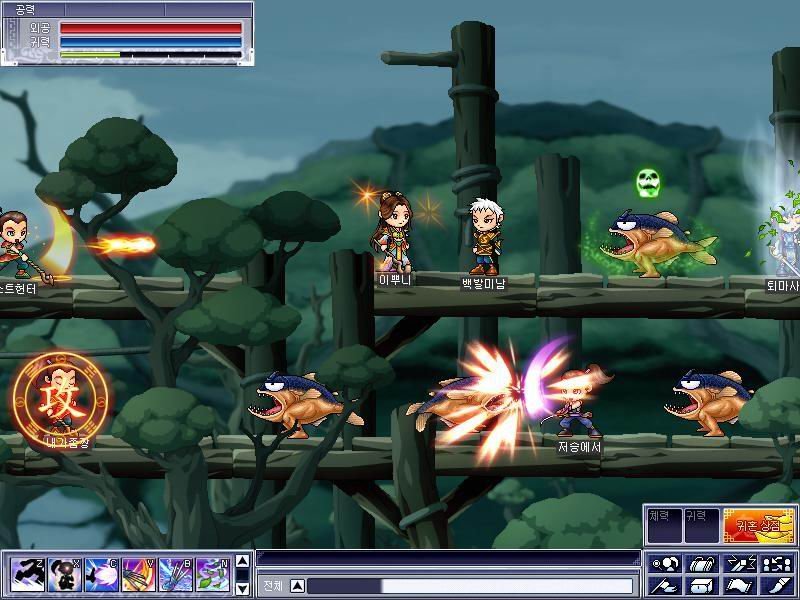The image size is (800, 600).
Task: Open the character info magnifier button
Action: click(665, 564)
